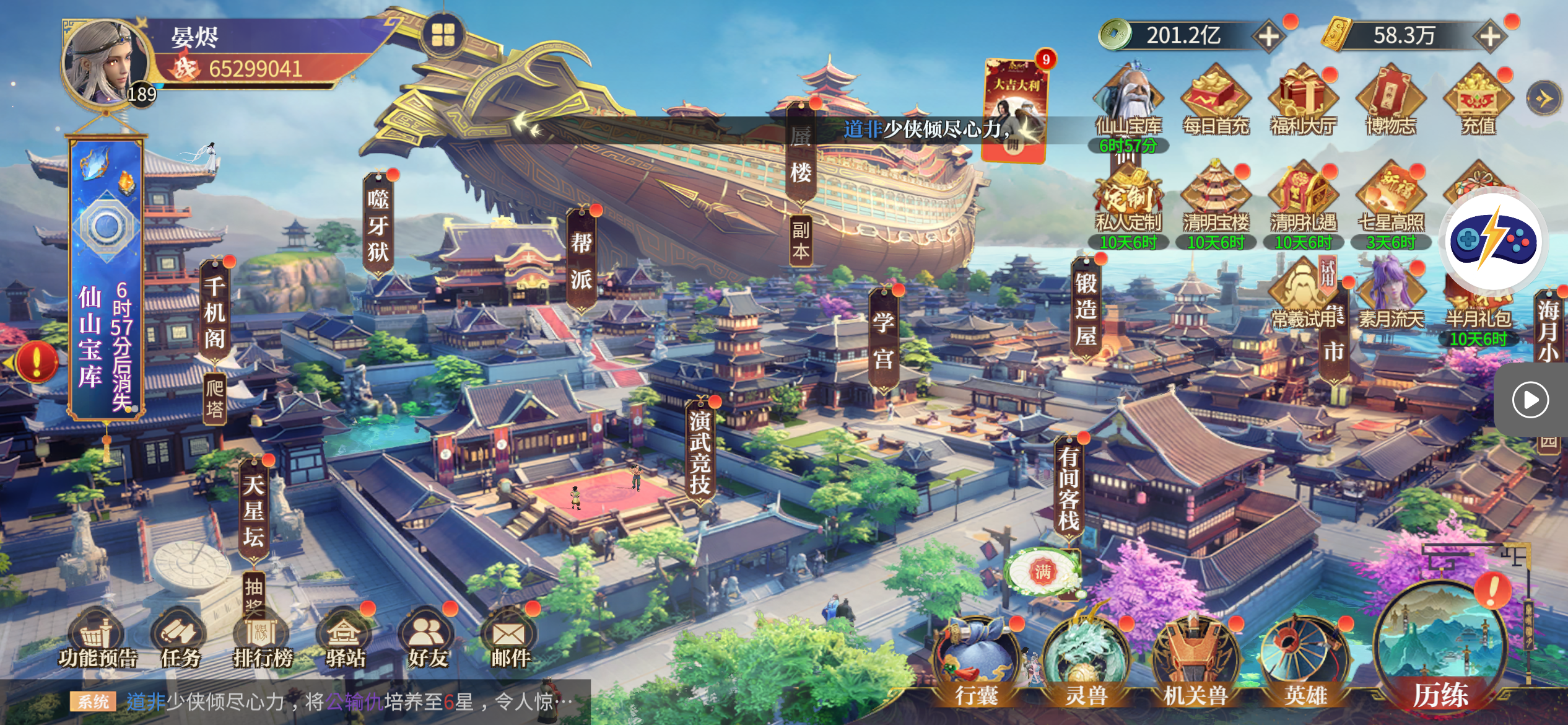Viewport: 1568px width, 725px height.
Task: Open the 行囊 bag inventory
Action: [977, 663]
